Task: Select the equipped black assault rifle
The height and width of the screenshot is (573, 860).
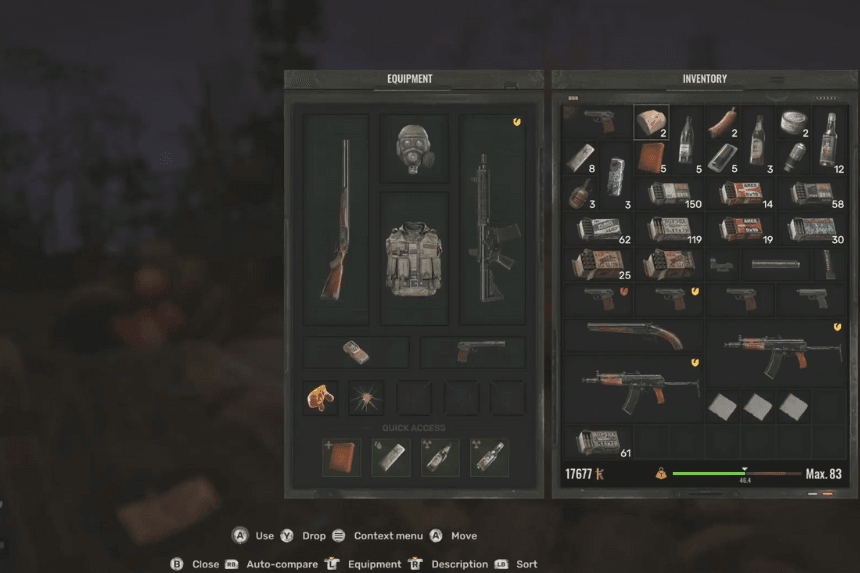Action: [492, 219]
